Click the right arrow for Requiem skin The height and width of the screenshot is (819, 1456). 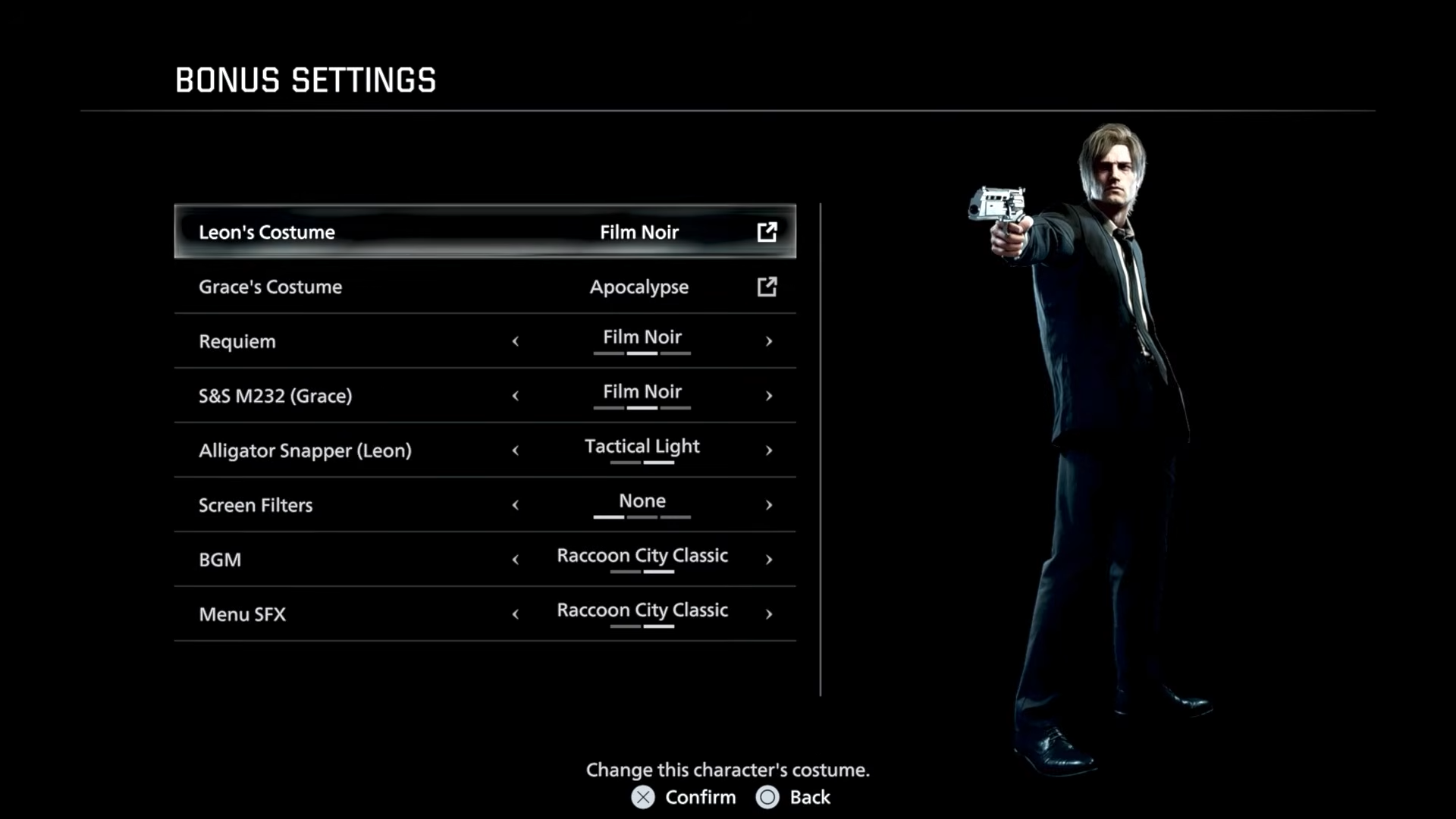point(769,341)
